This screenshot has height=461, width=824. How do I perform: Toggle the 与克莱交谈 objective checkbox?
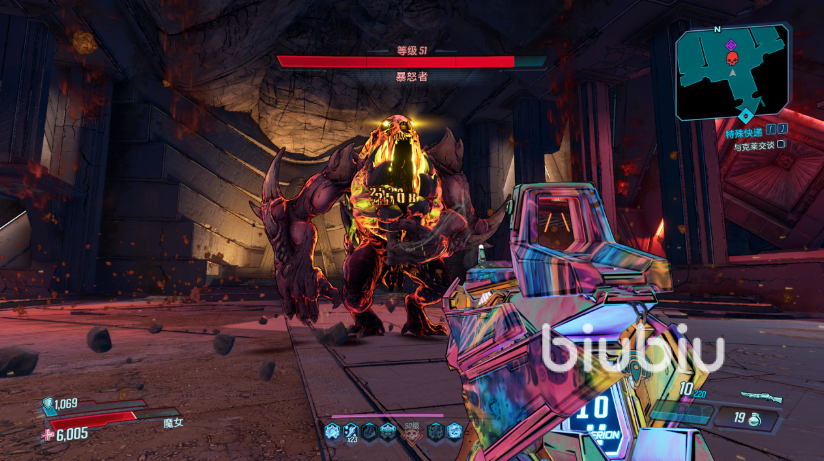point(782,144)
